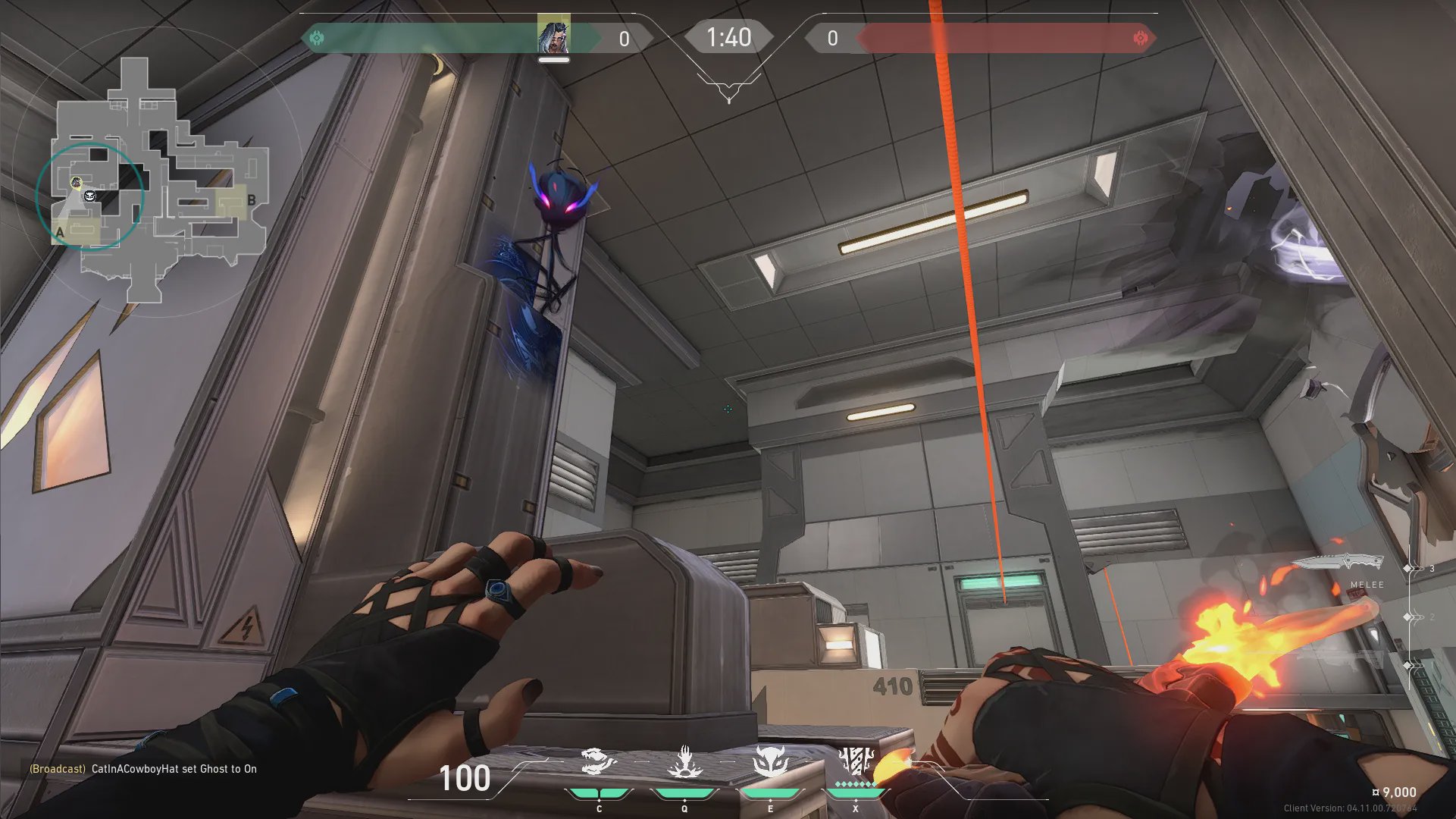Choose the melee knife weapon slot
The height and width of the screenshot is (819, 1456).
1338,563
